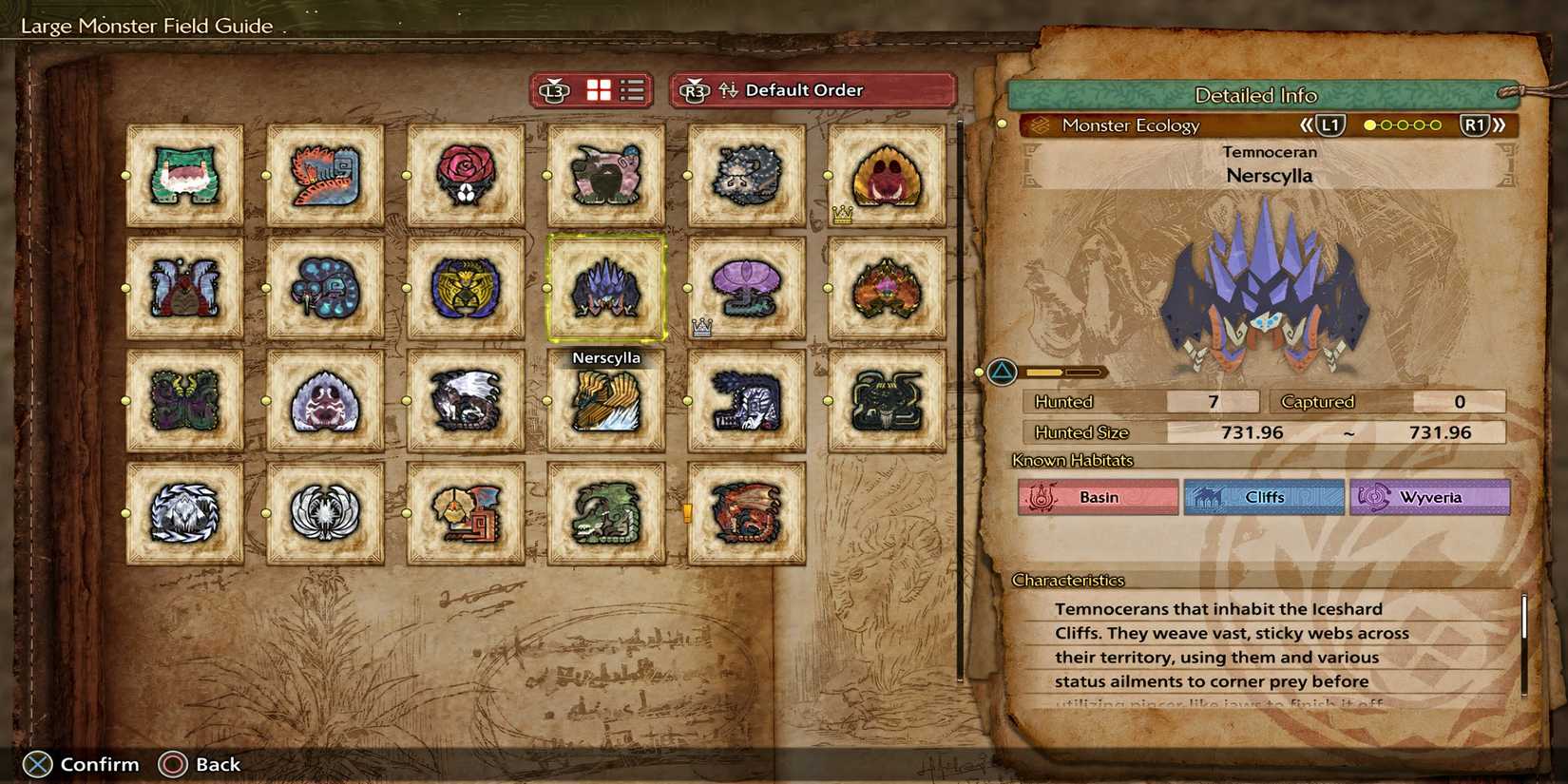The width and height of the screenshot is (1568, 784).
Task: Open the Default Order sorting options
Action: click(x=803, y=90)
